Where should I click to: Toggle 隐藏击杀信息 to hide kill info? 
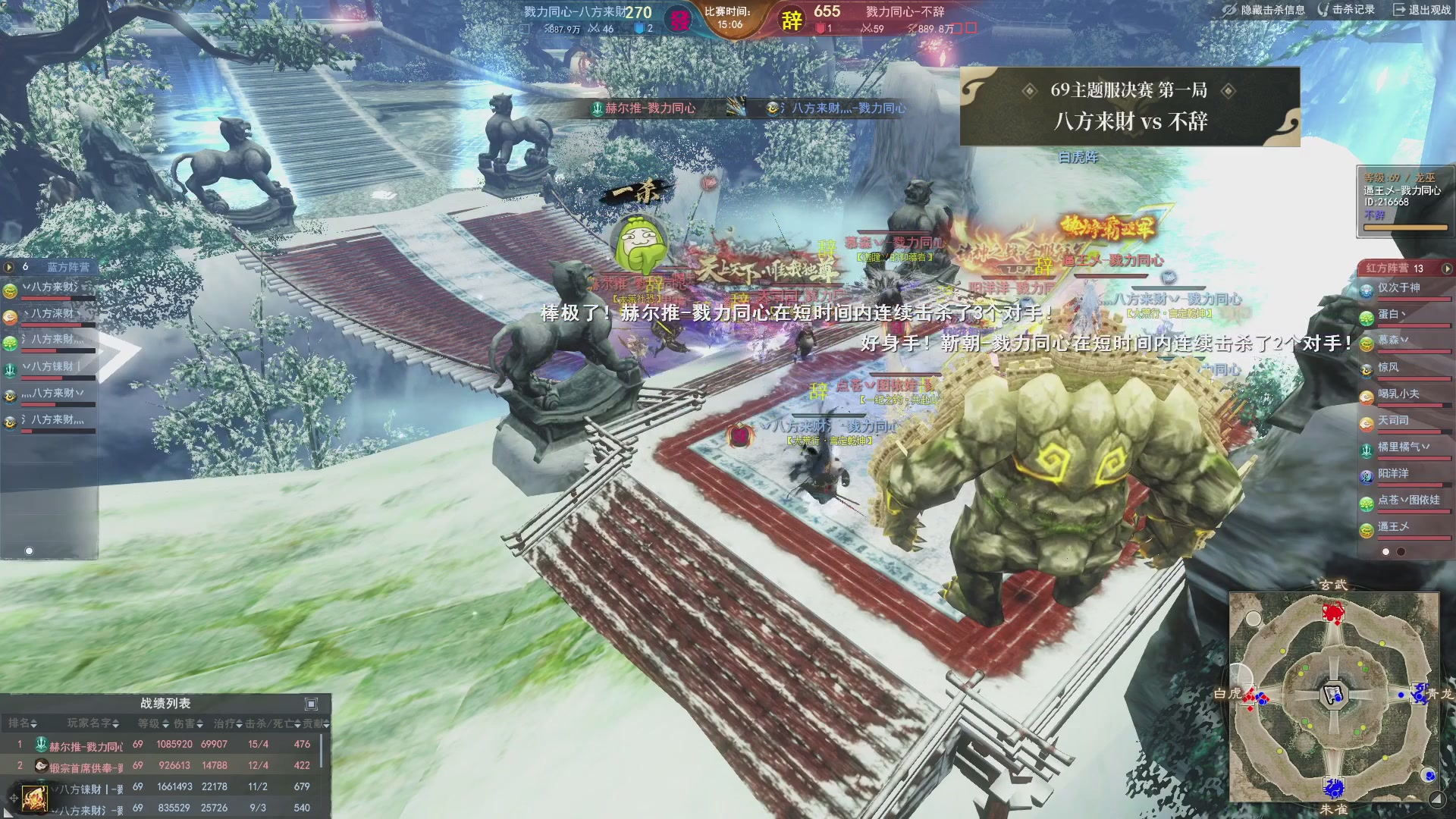point(1264,10)
